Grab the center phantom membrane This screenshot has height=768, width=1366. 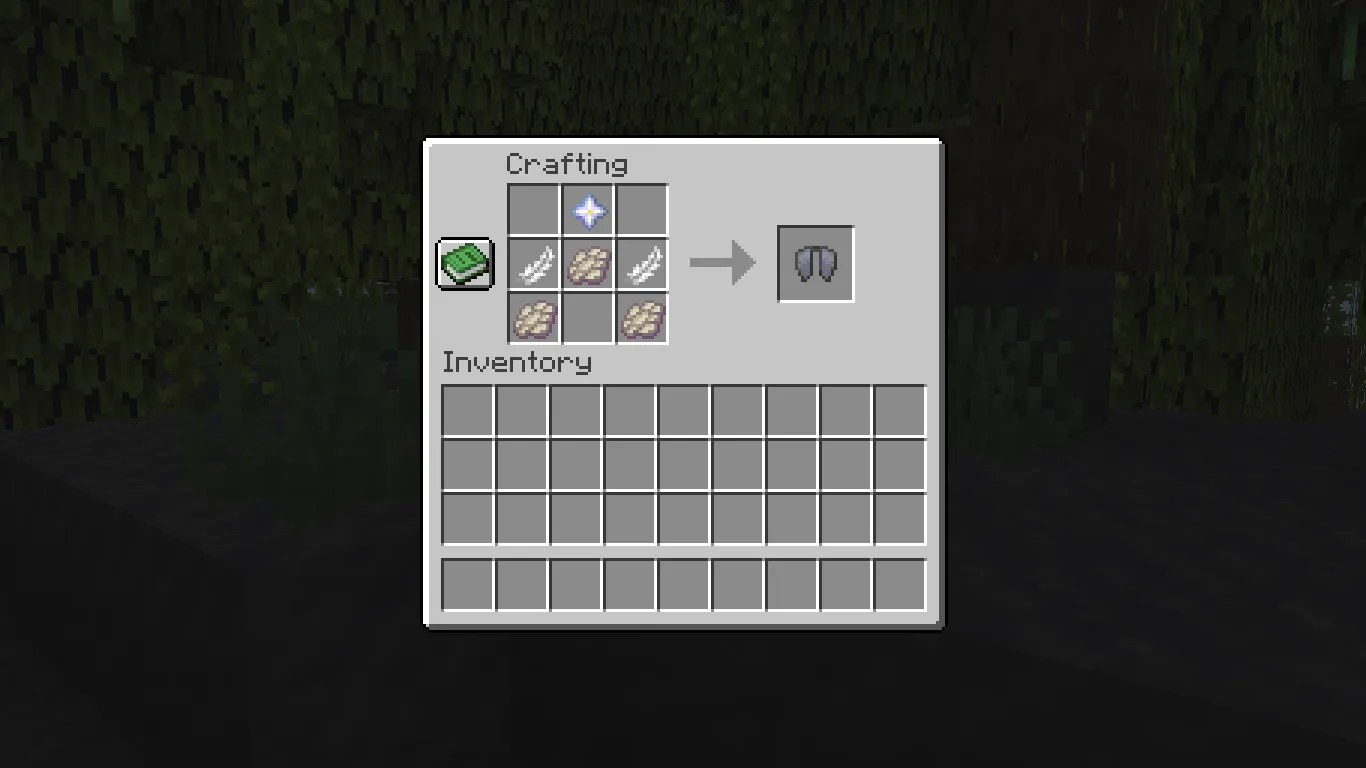click(589, 264)
